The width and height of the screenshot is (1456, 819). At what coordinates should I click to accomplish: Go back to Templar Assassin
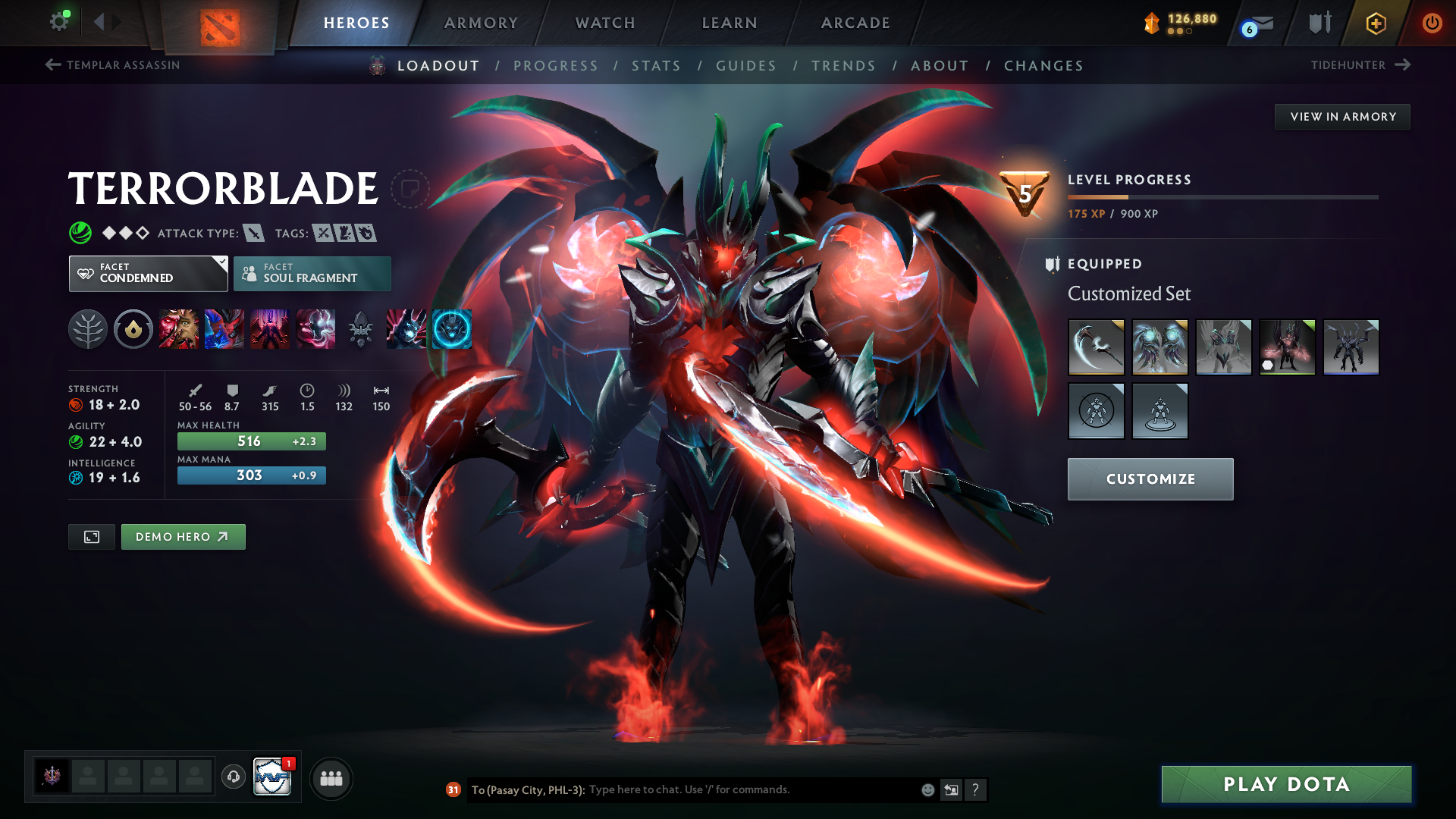click(113, 65)
